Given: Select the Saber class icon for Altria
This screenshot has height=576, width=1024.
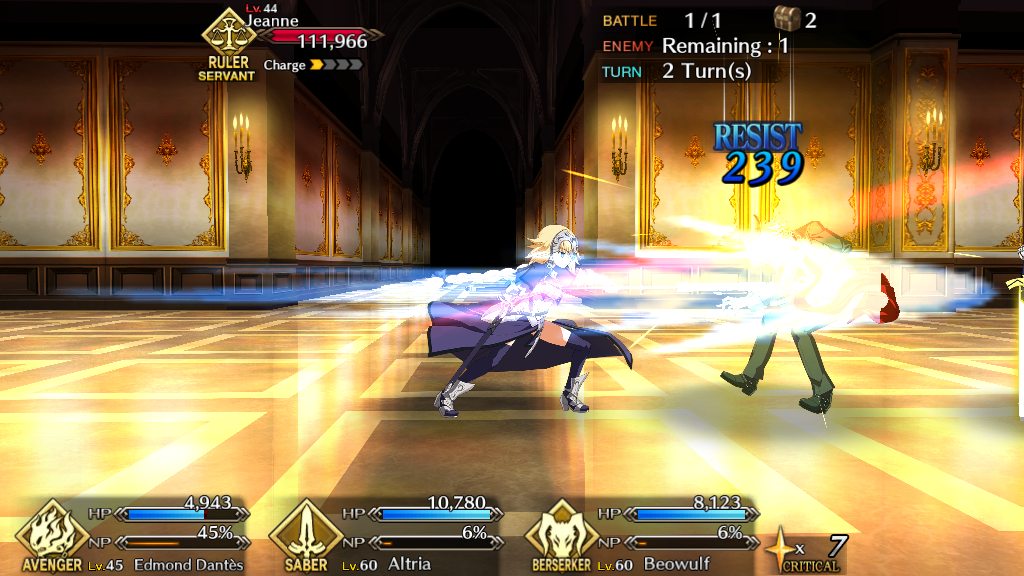Looking at the screenshot, I should 305,531.
